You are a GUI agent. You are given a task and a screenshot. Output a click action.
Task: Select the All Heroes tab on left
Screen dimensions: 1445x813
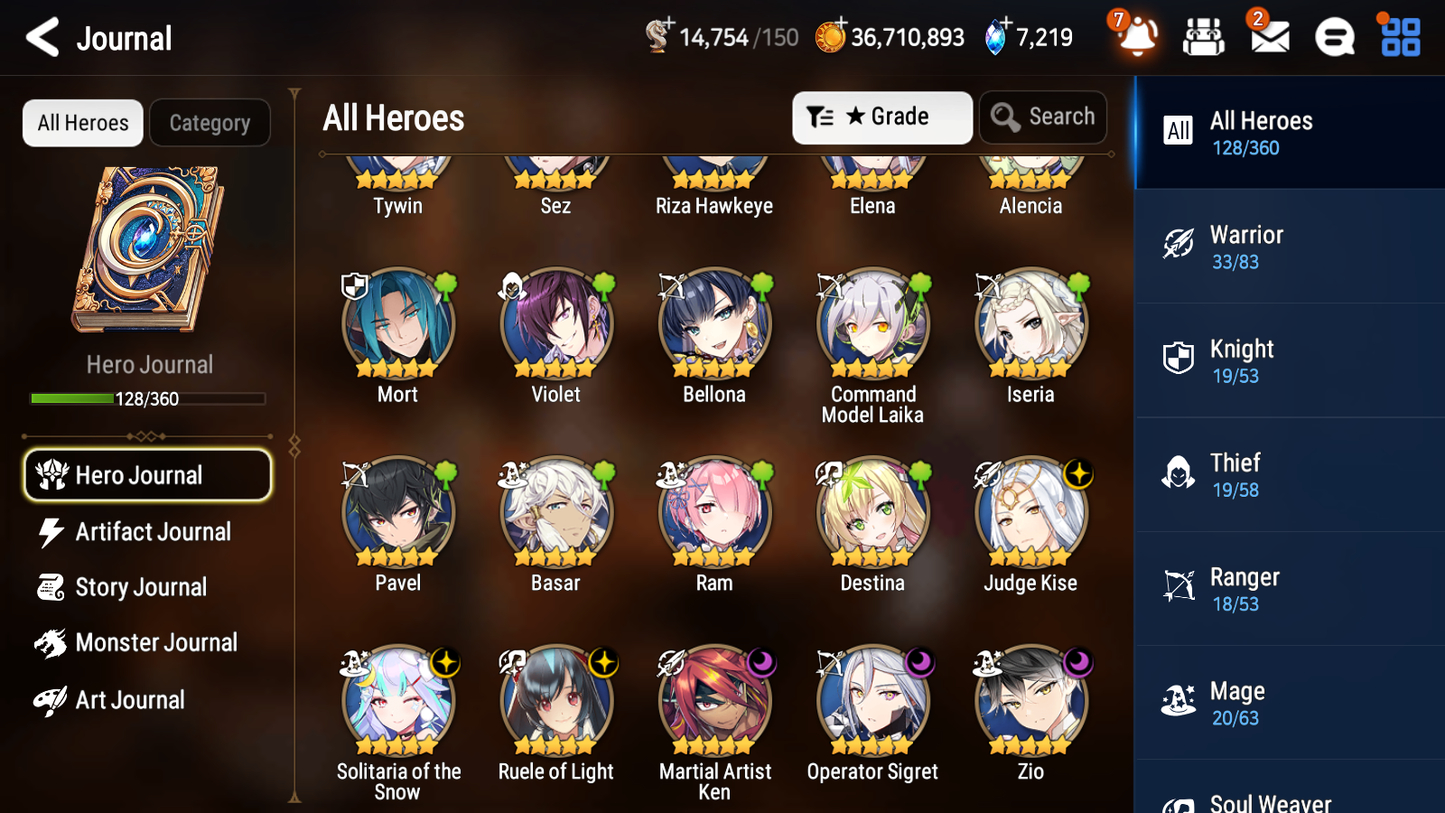[82, 122]
